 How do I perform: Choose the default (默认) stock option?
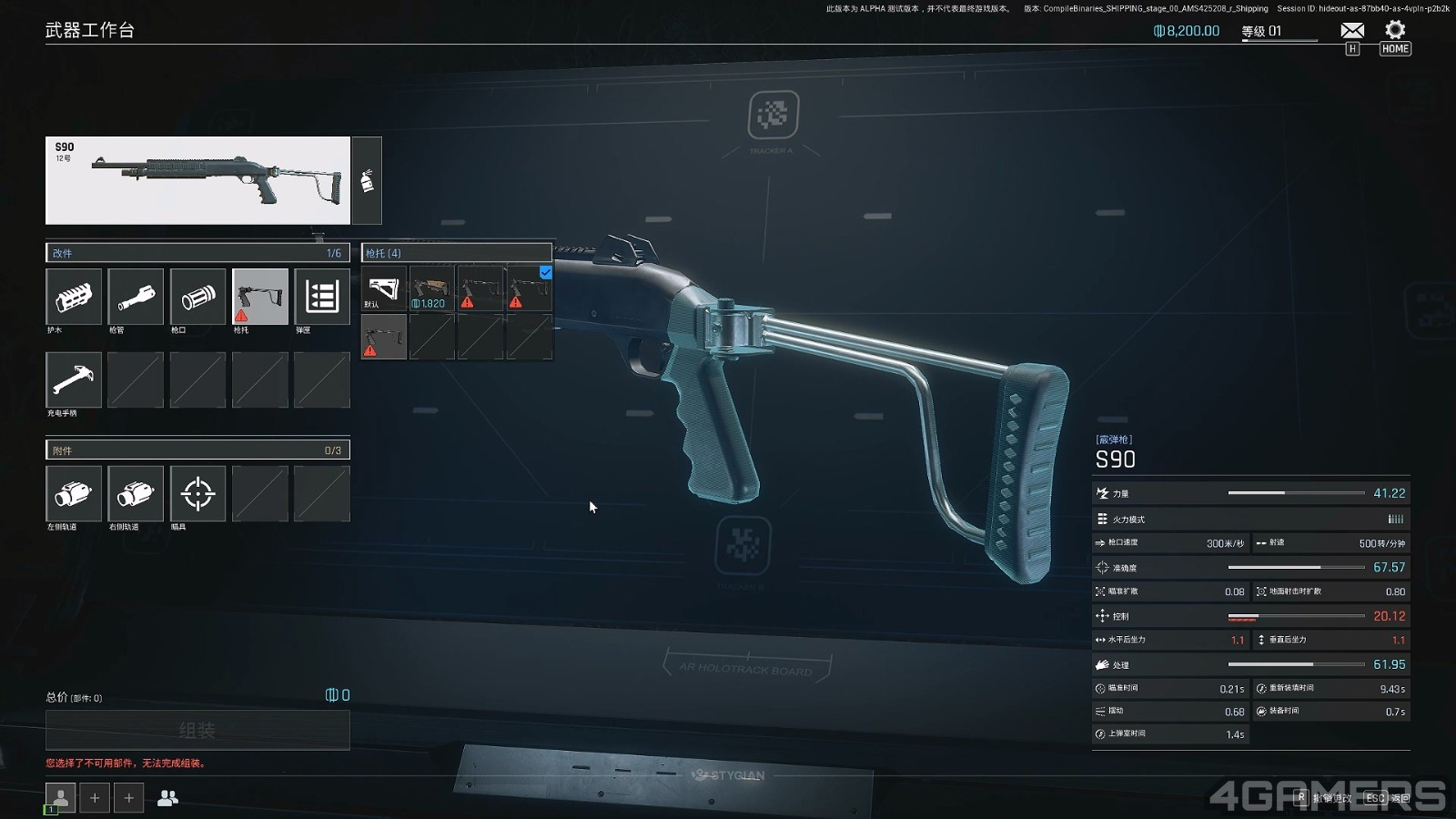384,288
